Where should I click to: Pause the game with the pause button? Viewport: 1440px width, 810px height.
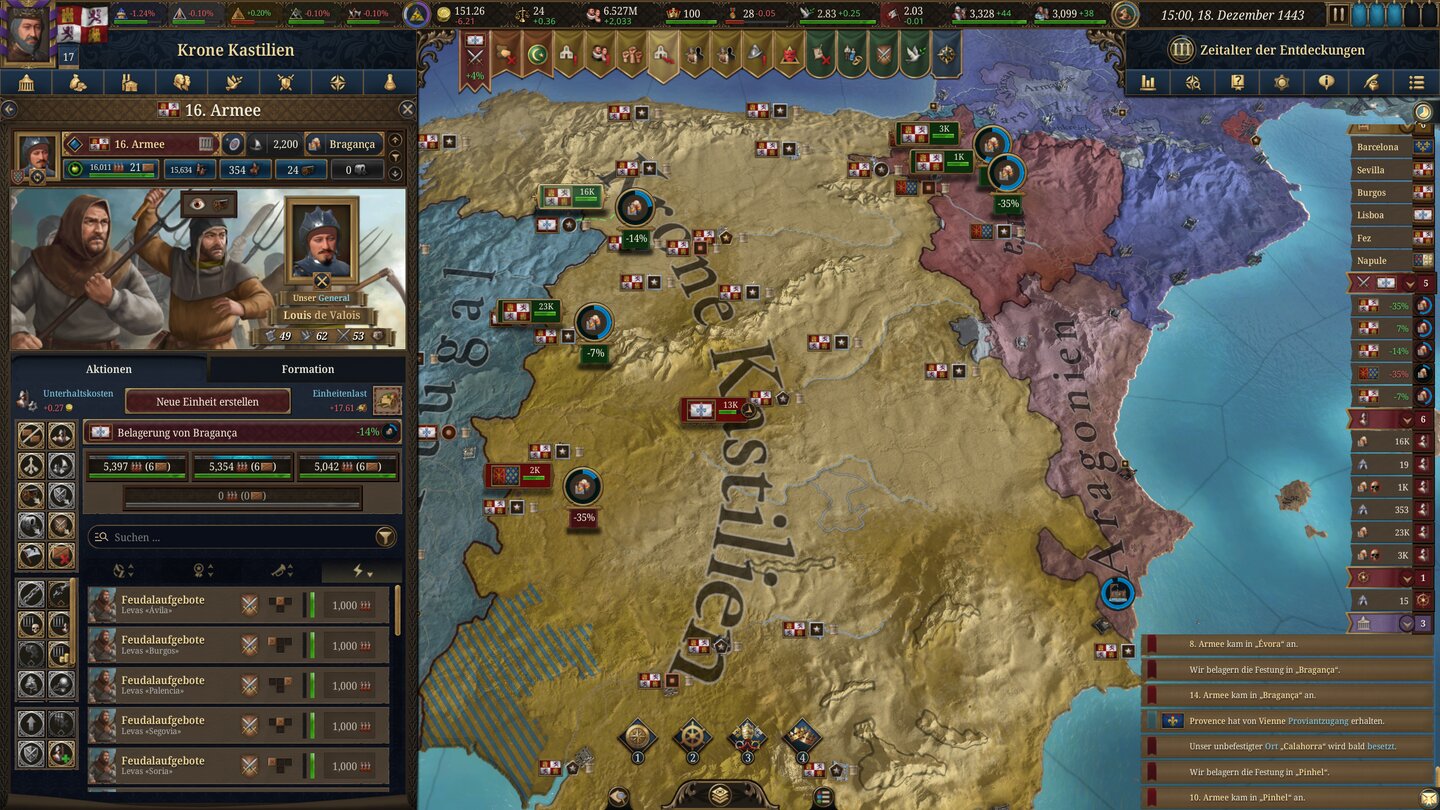(x=1337, y=15)
